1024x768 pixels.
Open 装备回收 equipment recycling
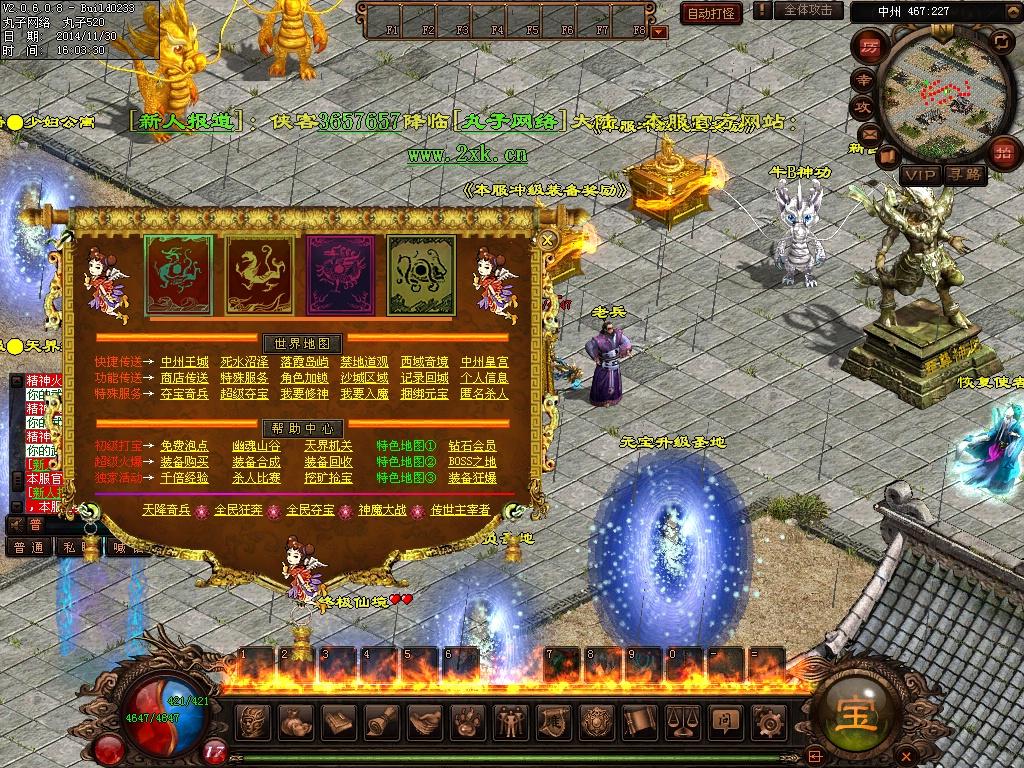click(x=329, y=462)
